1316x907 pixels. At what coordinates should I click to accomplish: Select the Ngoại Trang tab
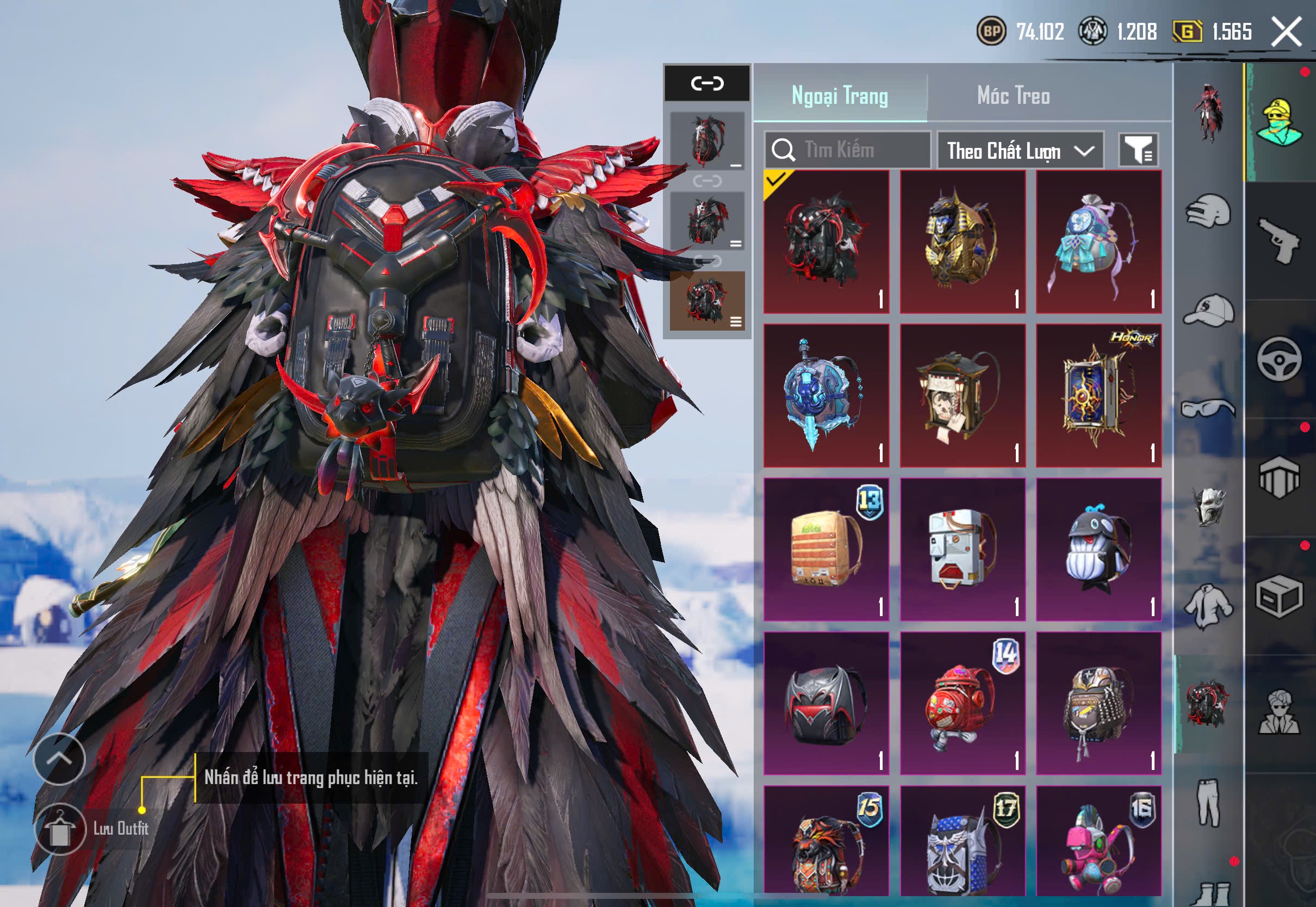point(839,96)
